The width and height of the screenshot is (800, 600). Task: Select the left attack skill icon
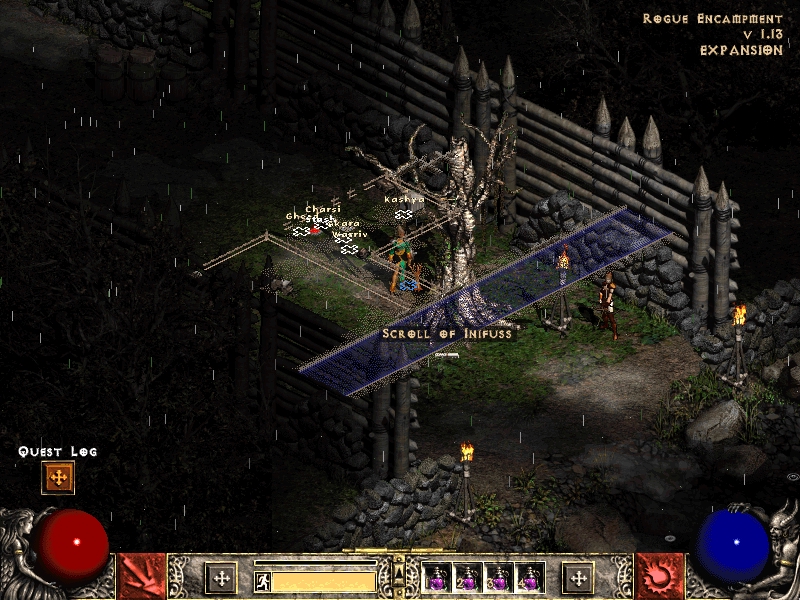tap(142, 577)
